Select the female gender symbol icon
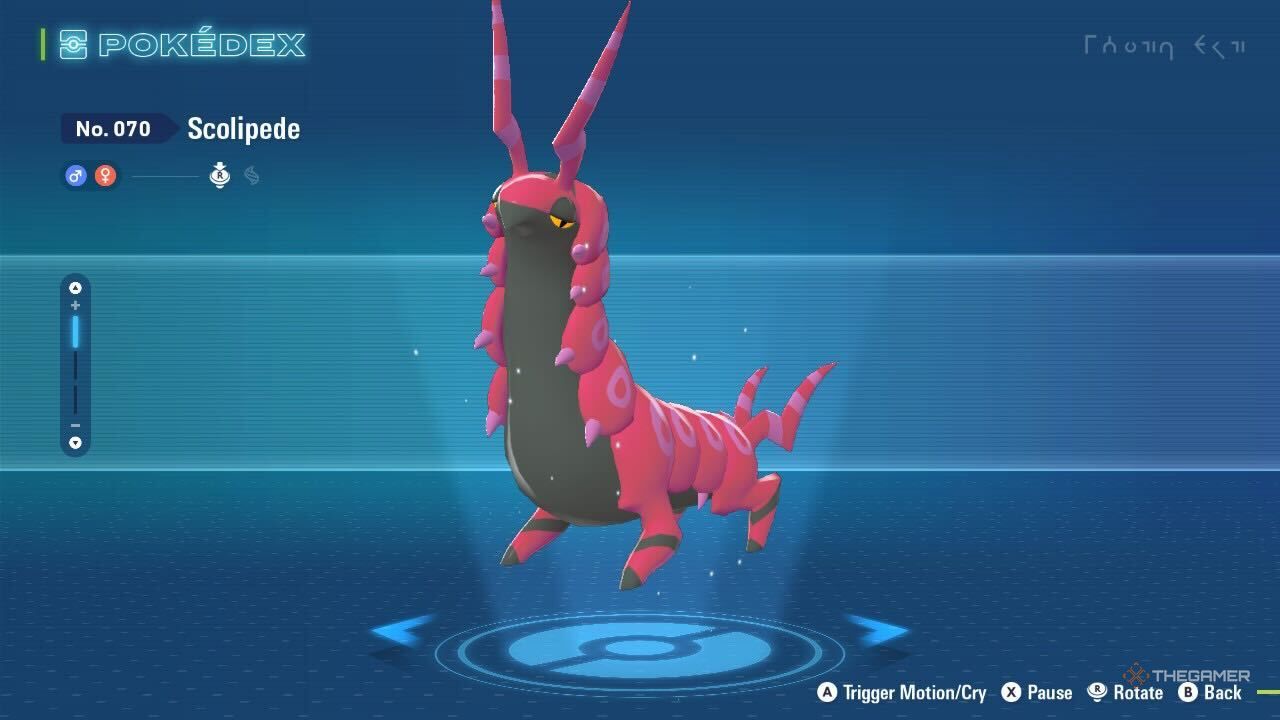Screen dimensions: 1280x720 106,174
